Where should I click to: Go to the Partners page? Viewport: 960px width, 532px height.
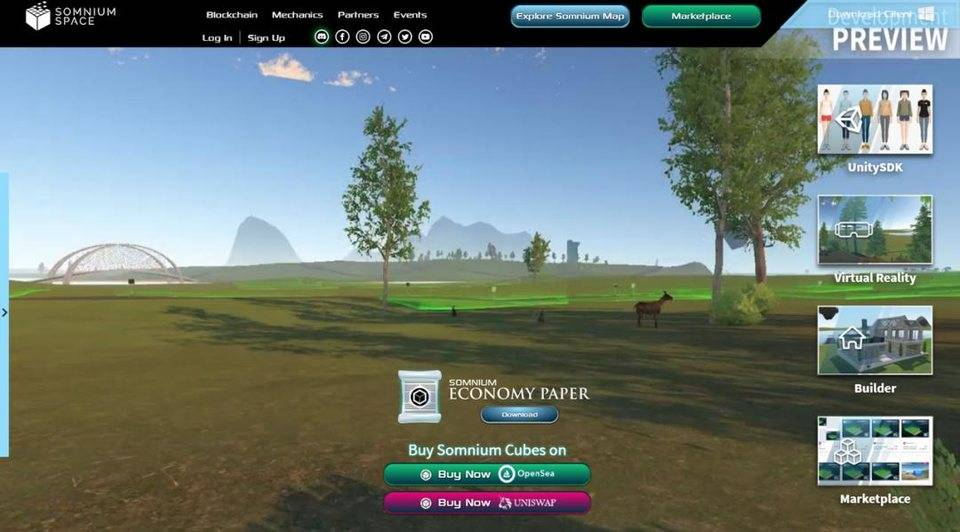point(358,15)
